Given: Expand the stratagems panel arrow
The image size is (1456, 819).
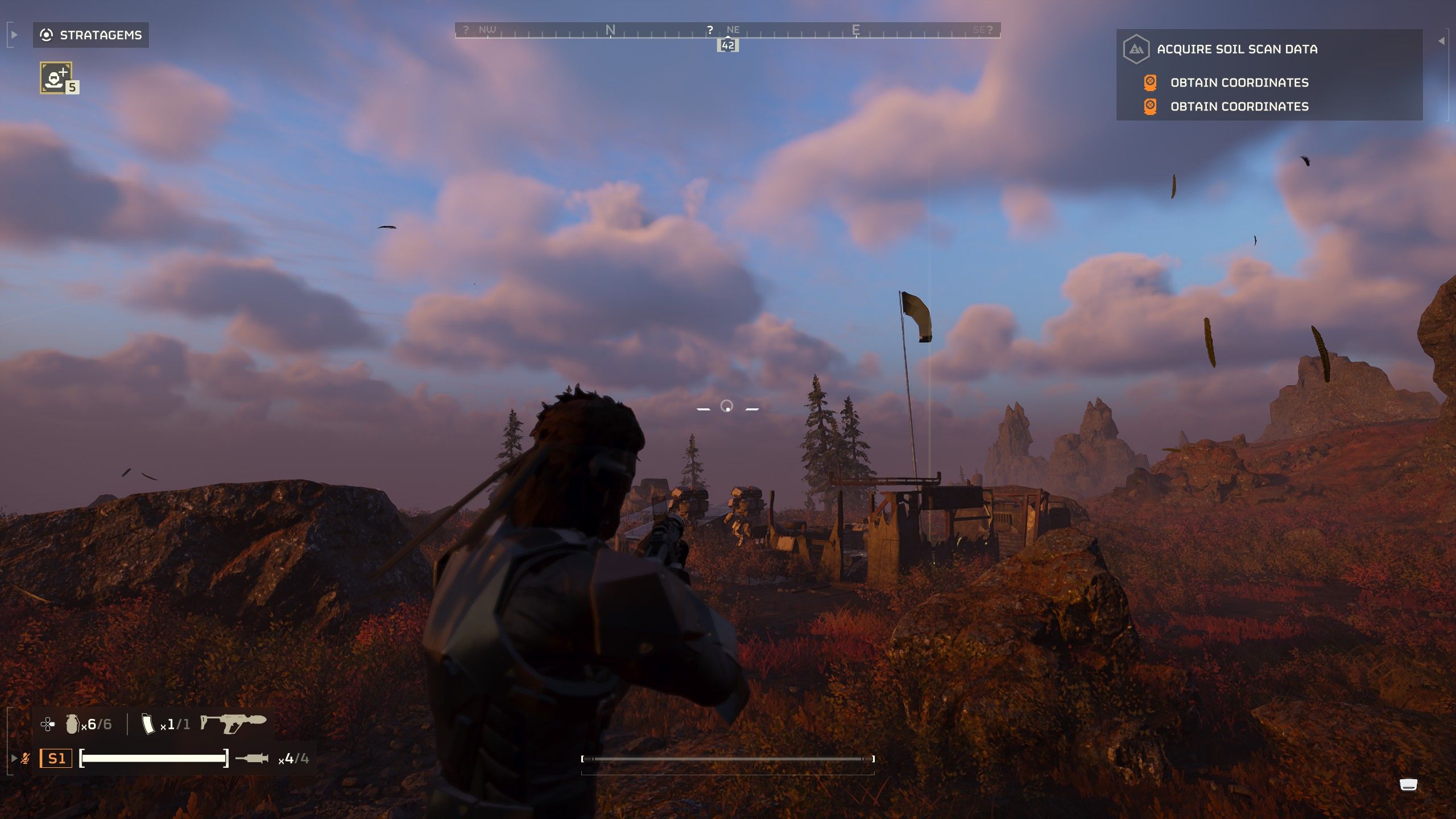Looking at the screenshot, I should pyautogui.click(x=14, y=35).
